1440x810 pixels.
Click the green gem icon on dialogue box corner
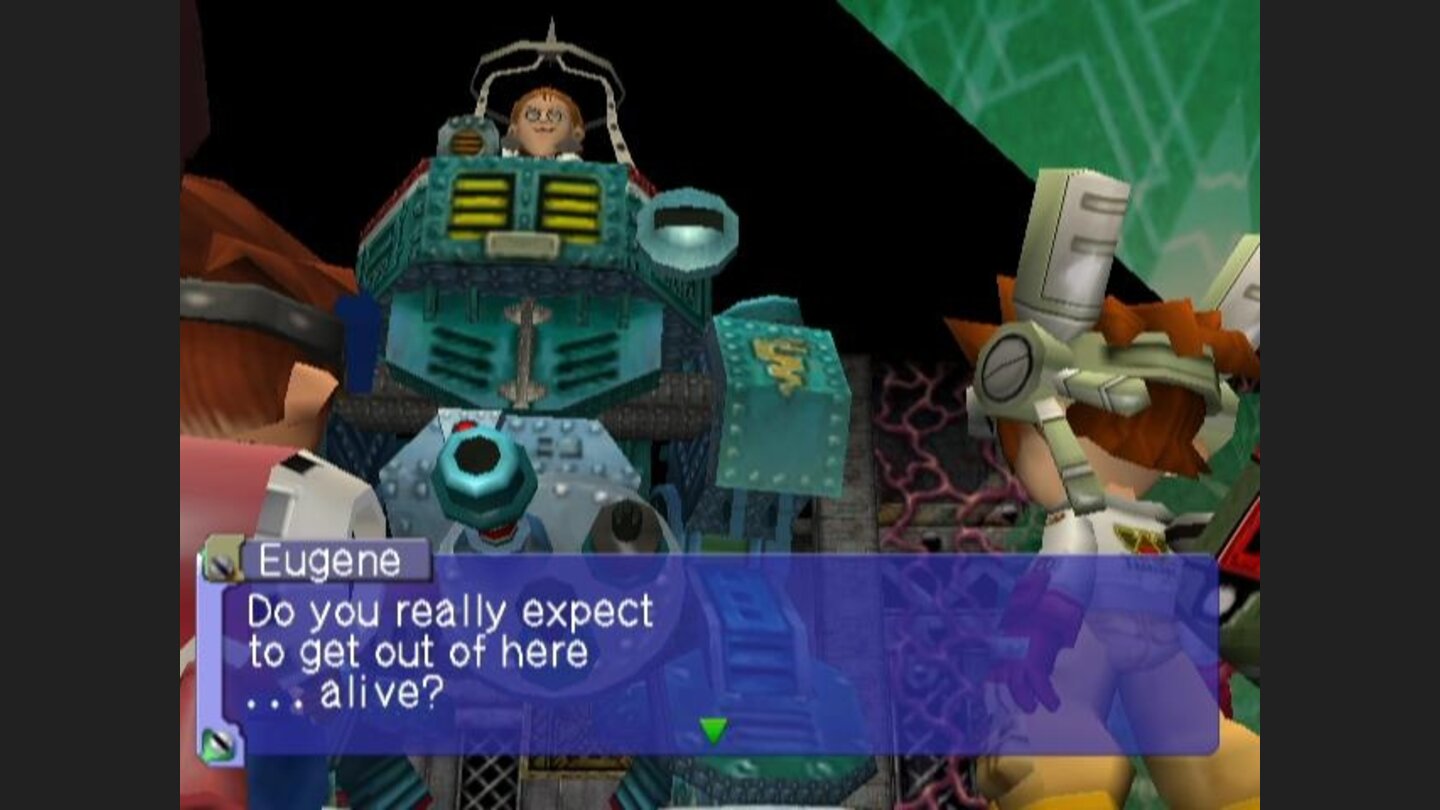(x=222, y=744)
